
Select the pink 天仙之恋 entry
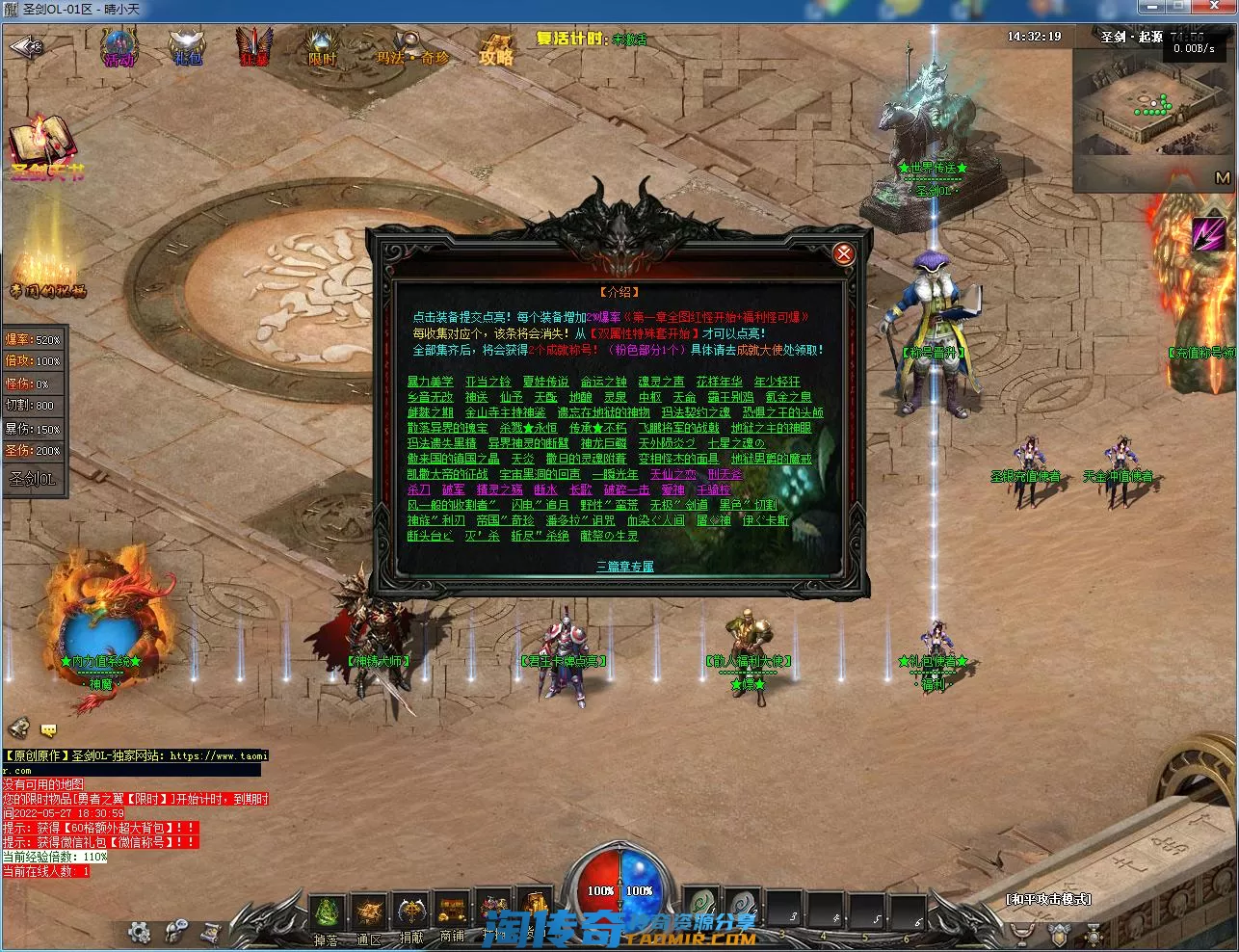[x=672, y=474]
